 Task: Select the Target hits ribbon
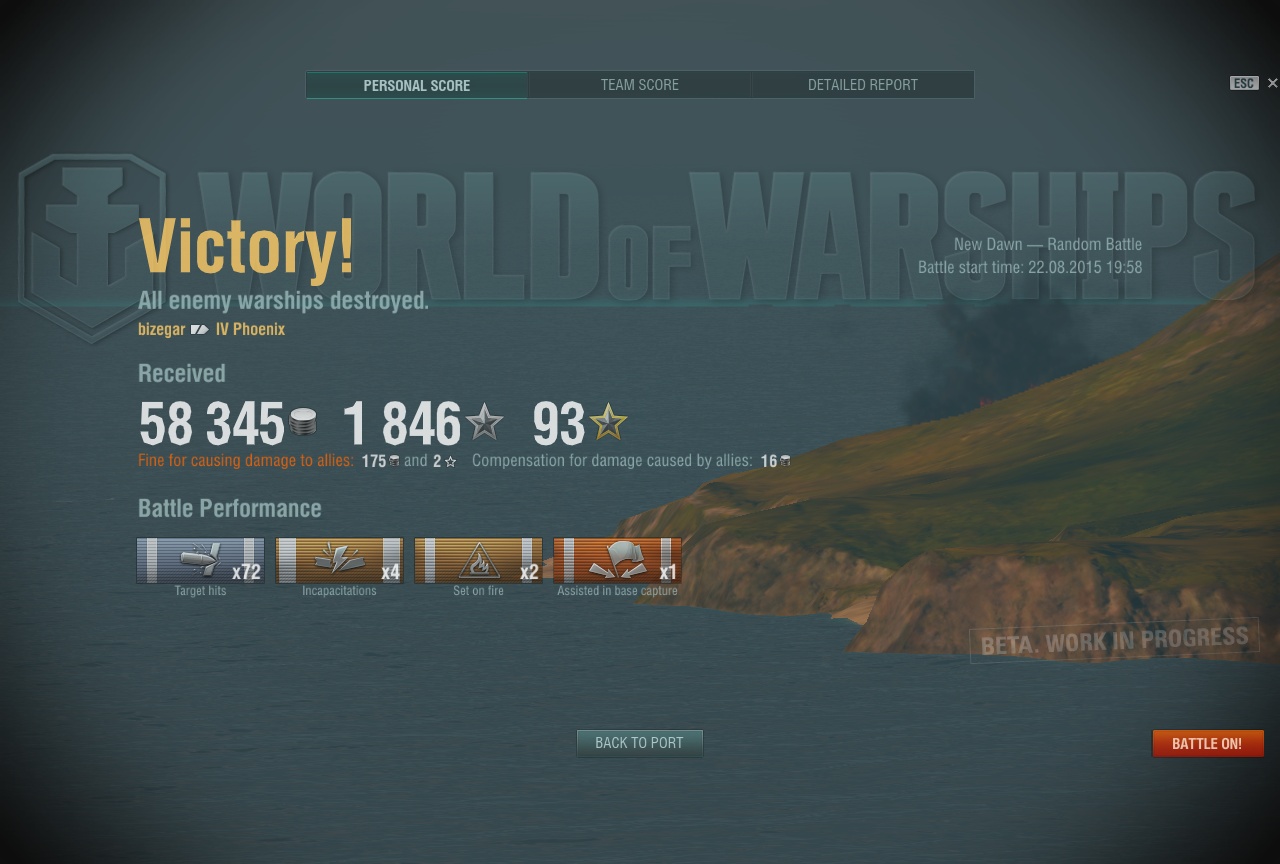[200, 560]
